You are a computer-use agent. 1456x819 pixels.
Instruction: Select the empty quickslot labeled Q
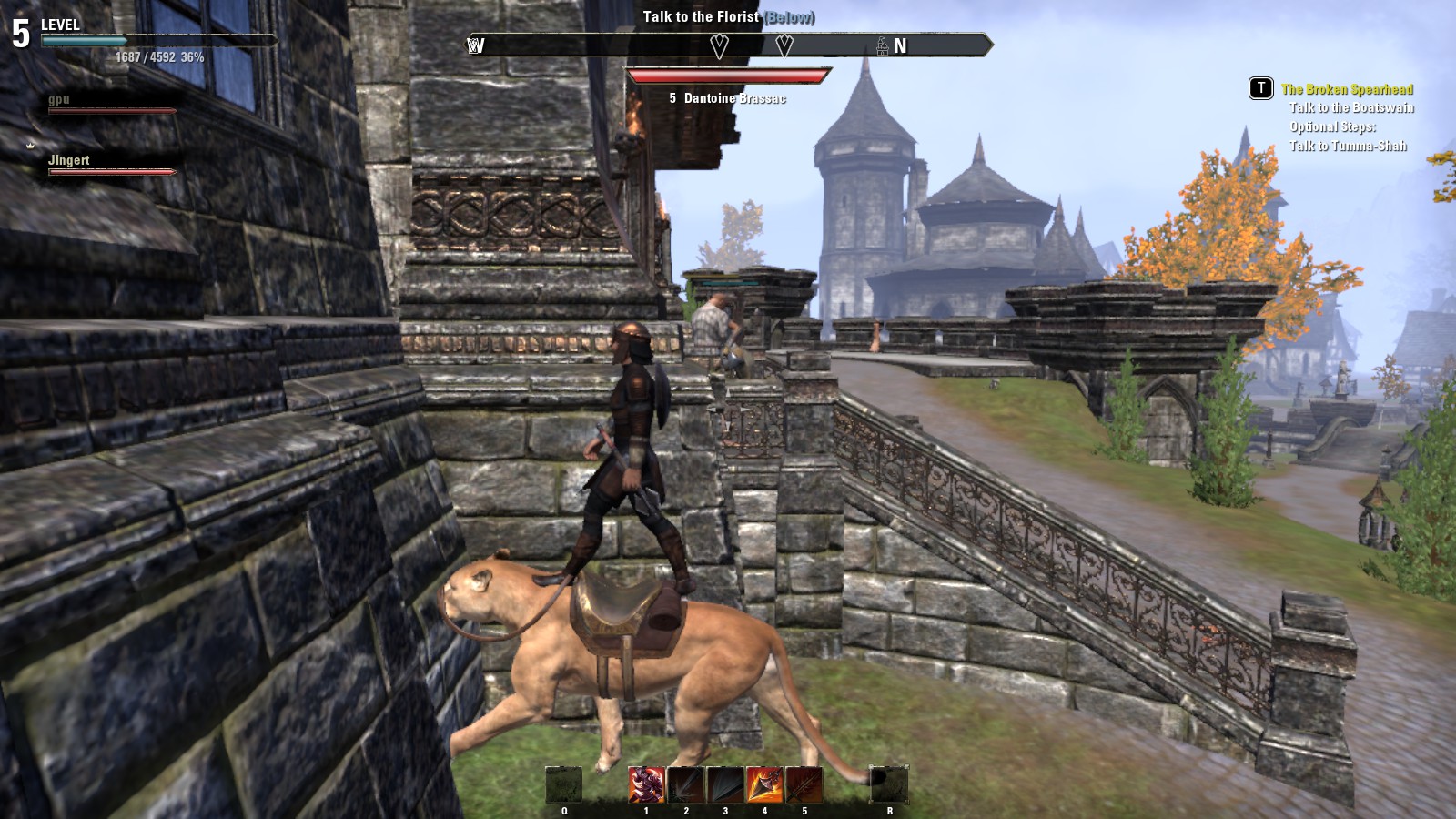(x=564, y=784)
